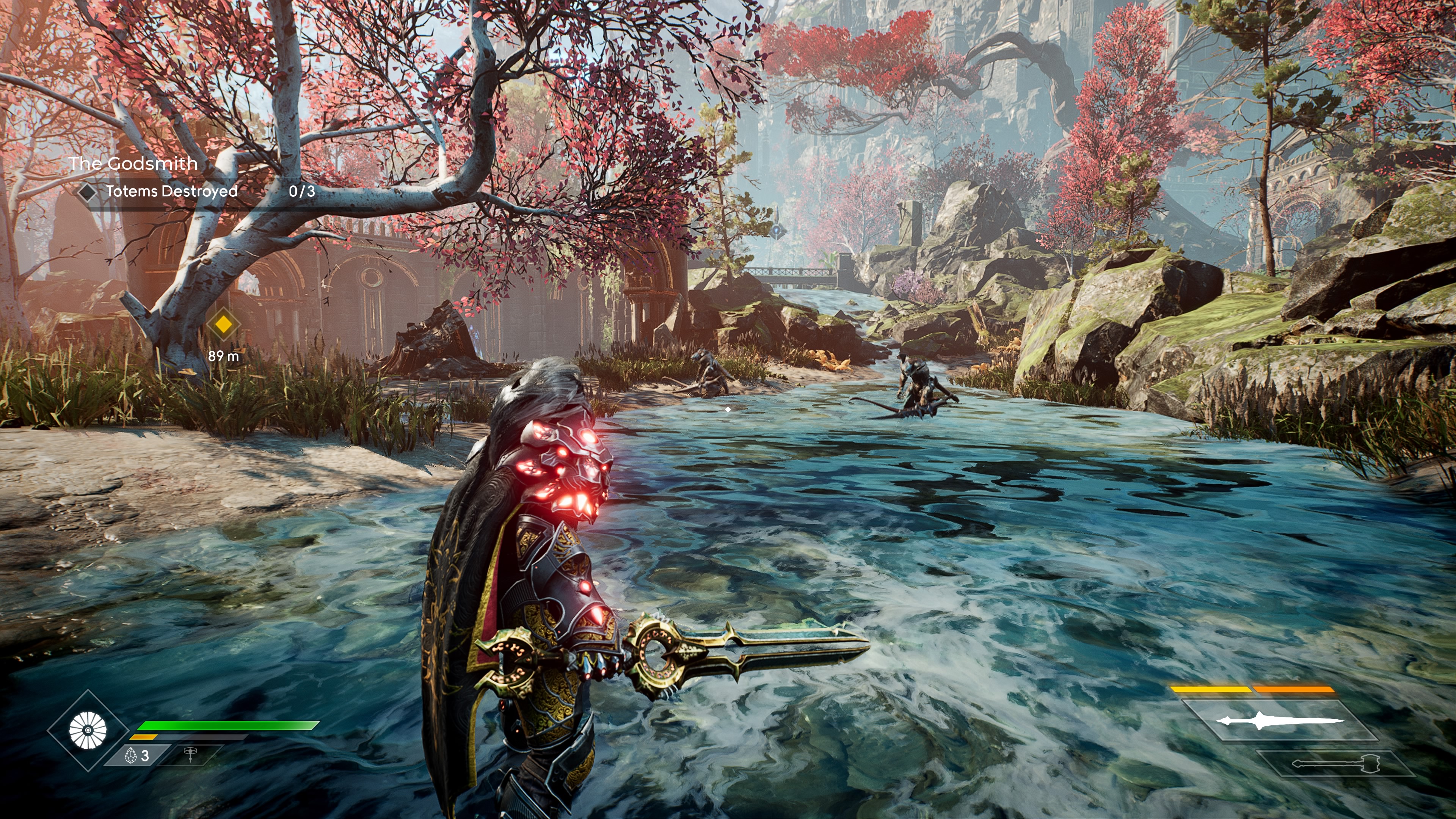Choose the equipped longsword weapon slot
Screen dimensions: 1456x819
[x=1280, y=721]
